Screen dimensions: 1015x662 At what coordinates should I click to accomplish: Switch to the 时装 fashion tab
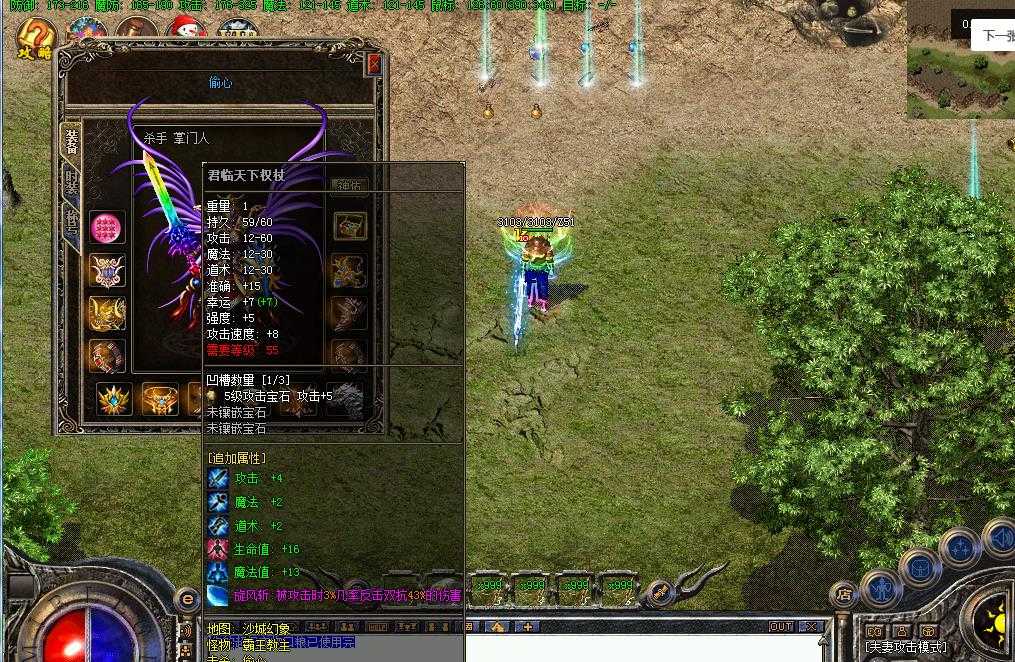72,181
